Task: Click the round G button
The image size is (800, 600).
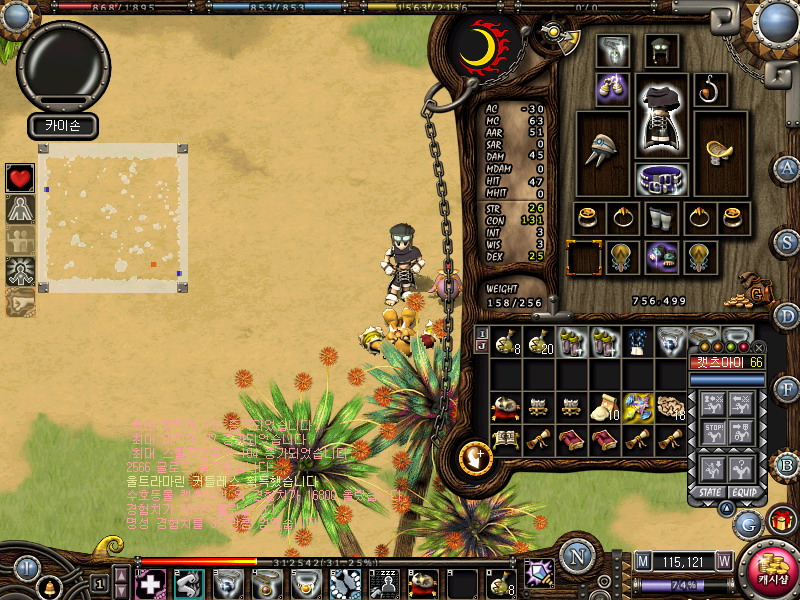Action: (747, 521)
